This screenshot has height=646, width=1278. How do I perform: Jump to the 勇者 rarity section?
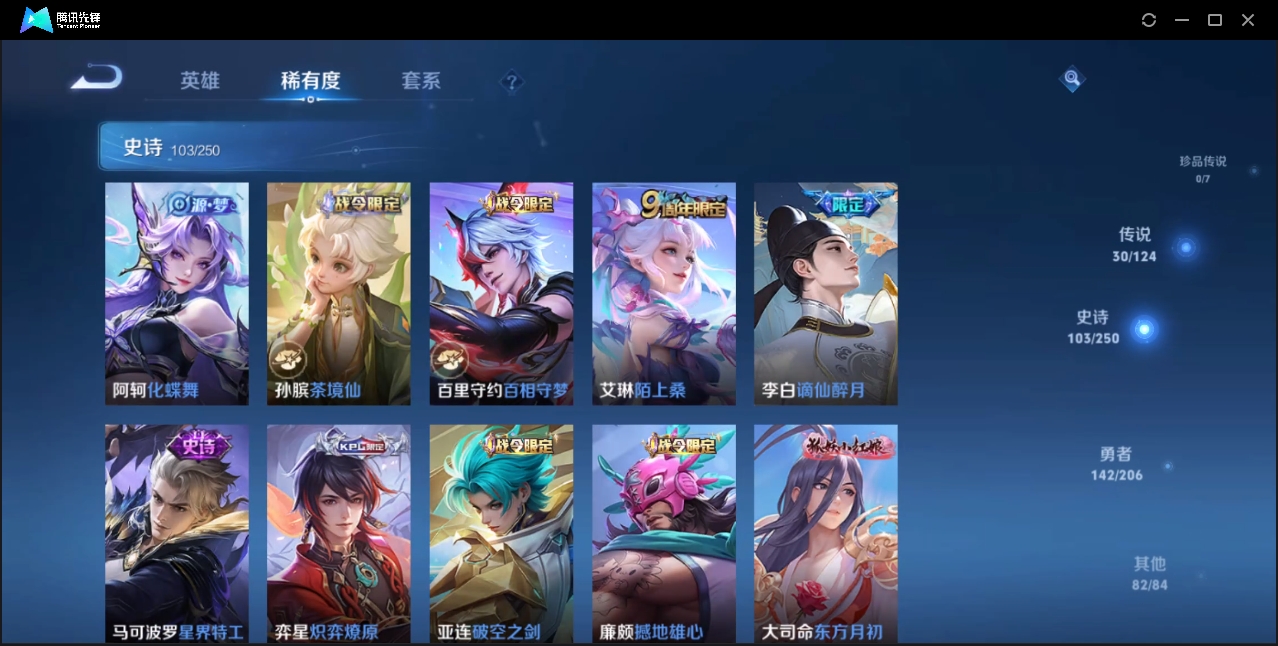(x=1116, y=463)
